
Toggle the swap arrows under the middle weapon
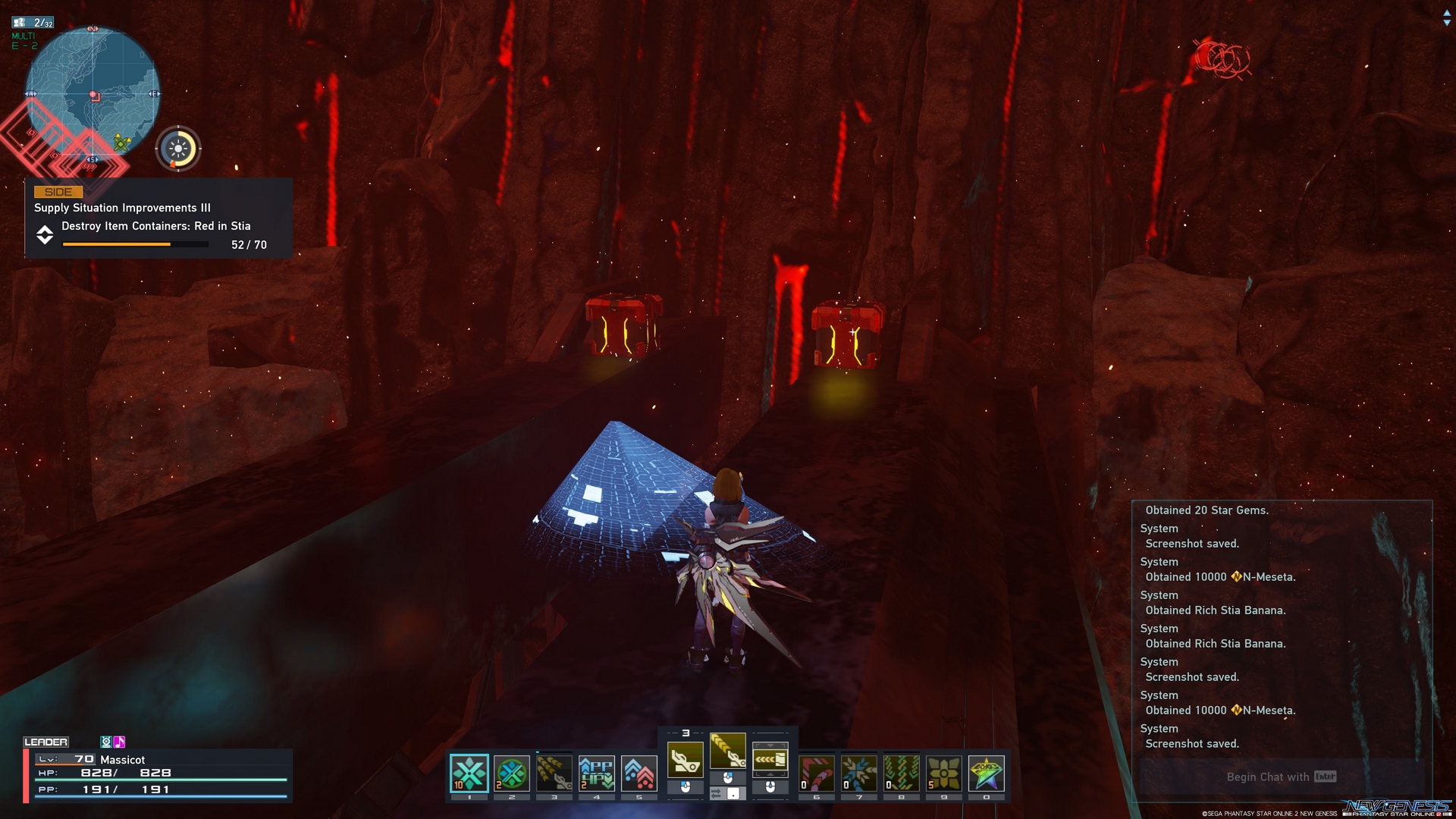717,793
